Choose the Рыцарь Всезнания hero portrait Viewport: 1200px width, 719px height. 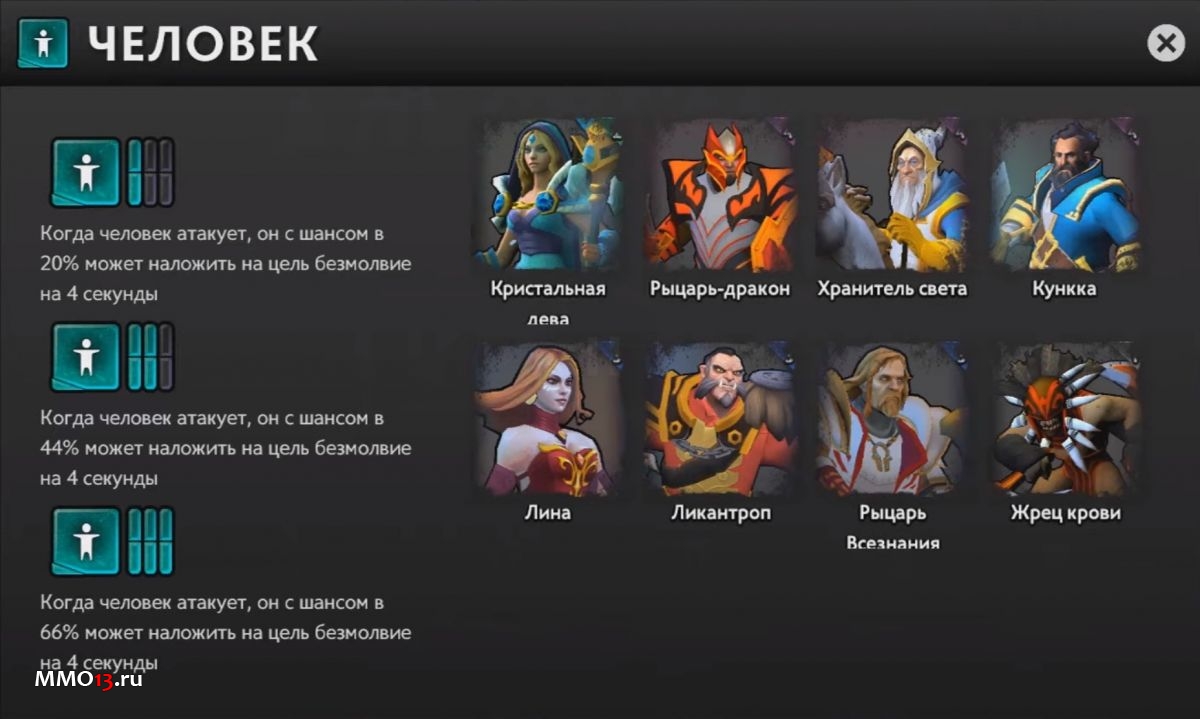[x=892, y=418]
